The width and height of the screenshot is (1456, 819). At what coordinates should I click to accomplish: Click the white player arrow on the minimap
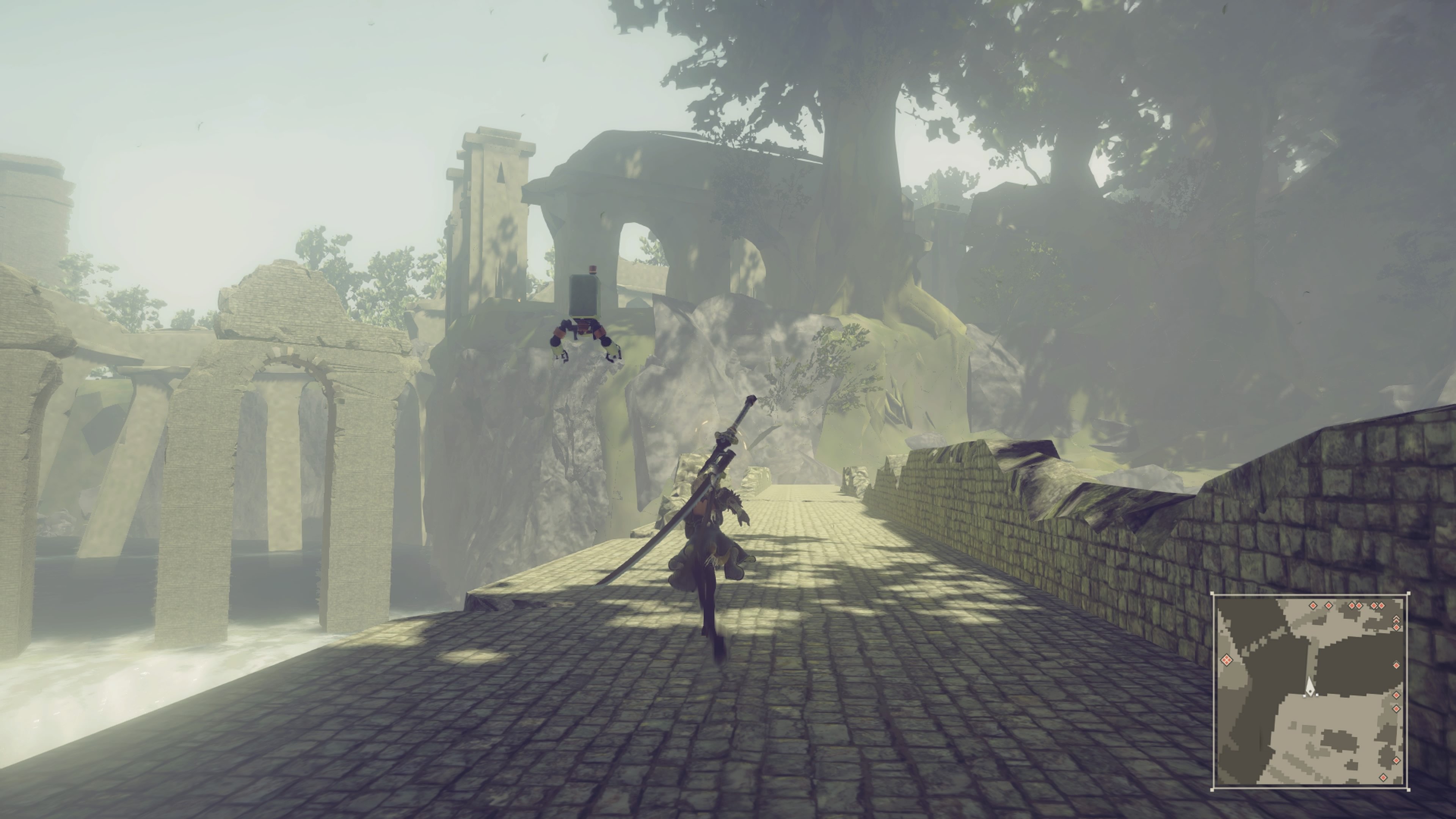click(1310, 688)
